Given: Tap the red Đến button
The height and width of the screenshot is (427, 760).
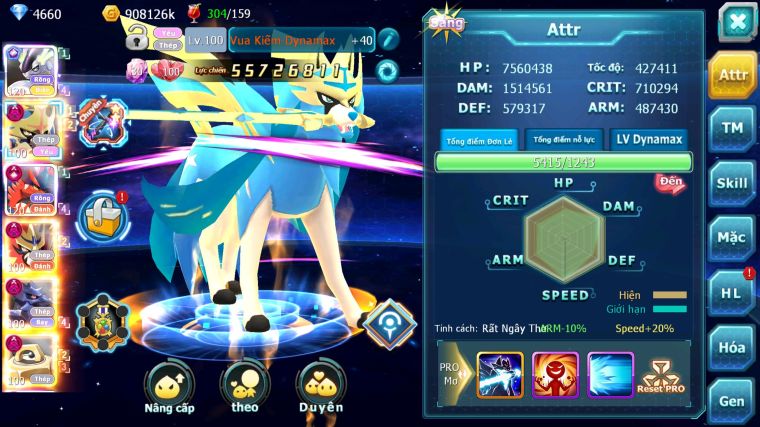Looking at the screenshot, I should (670, 182).
